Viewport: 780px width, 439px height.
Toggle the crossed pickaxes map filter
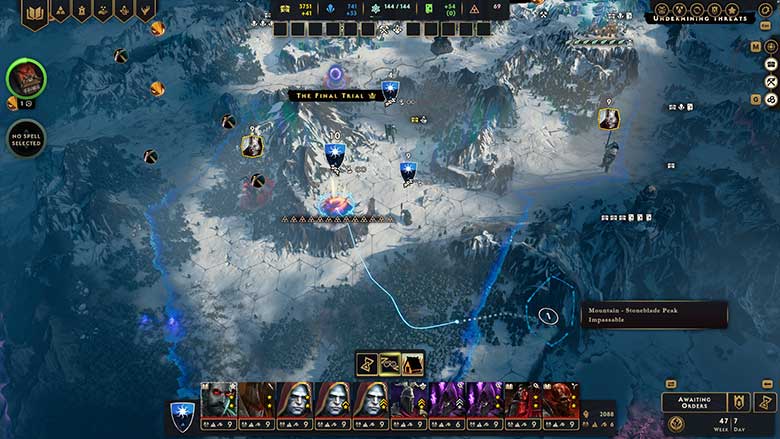click(771, 81)
